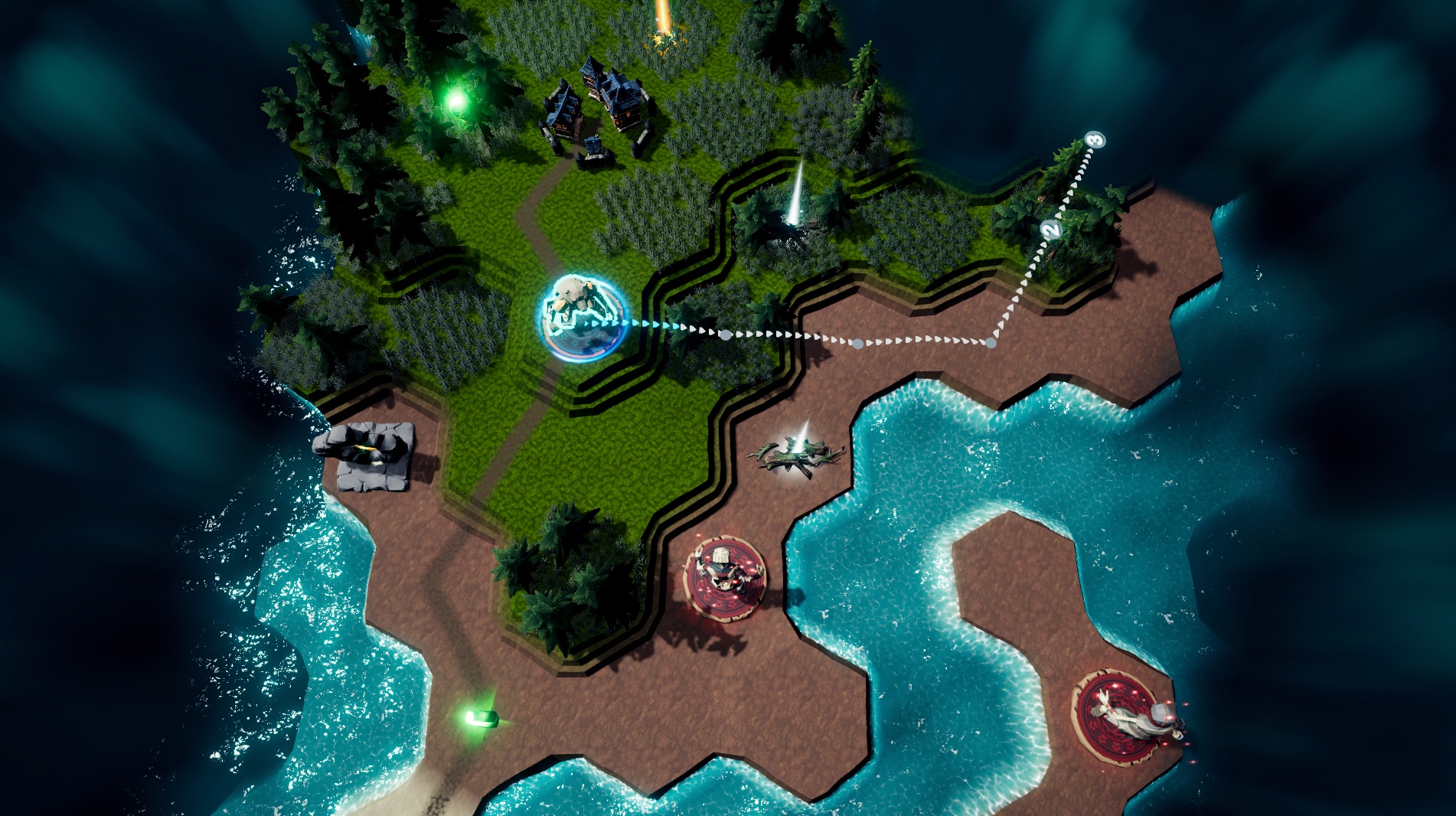Target the red-circled enemy beside the forest
Viewport: 1456px width, 816px height.
tap(723, 576)
